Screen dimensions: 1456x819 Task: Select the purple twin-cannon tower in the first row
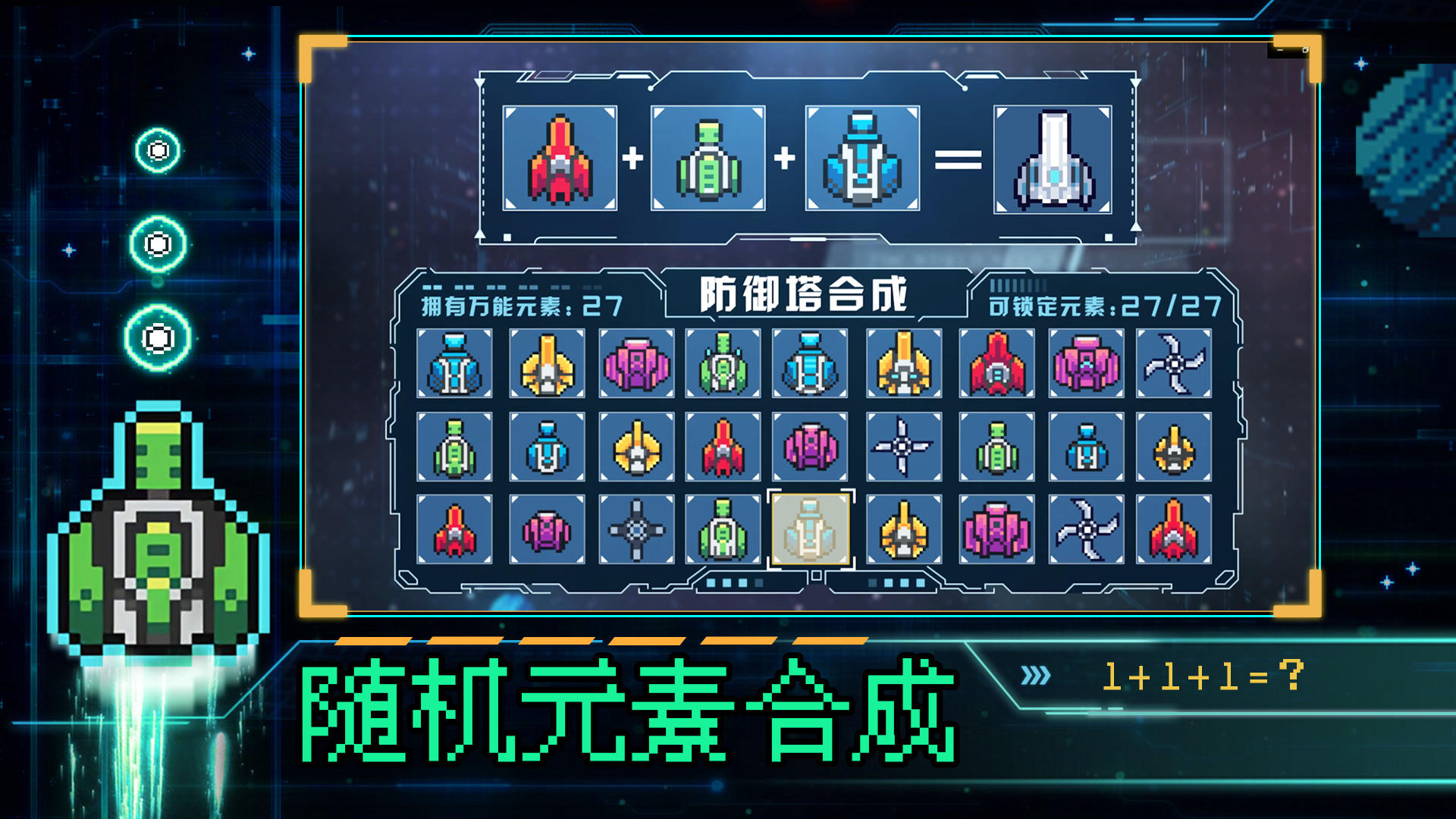pyautogui.click(x=635, y=364)
